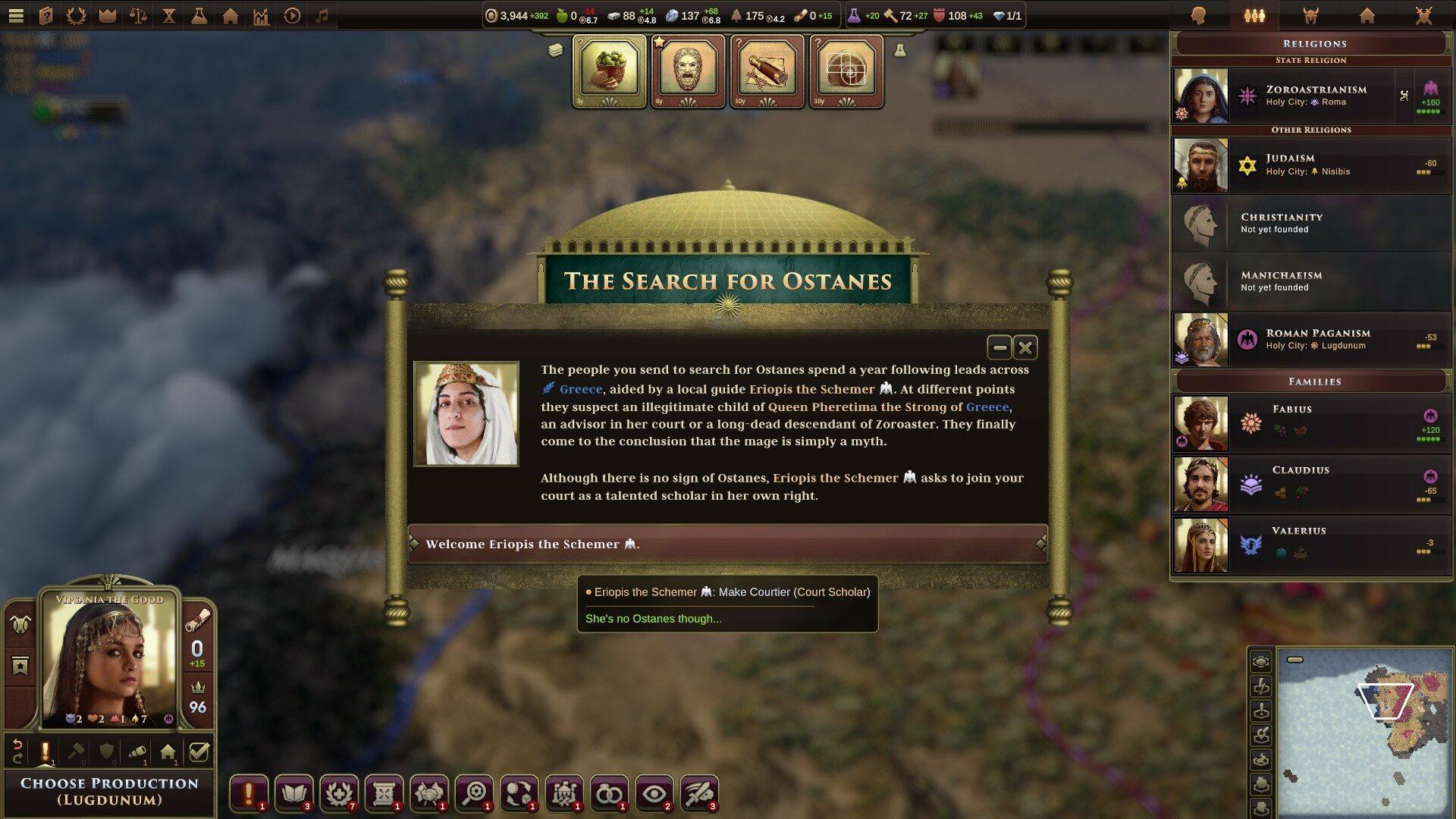Select the telescope research card

767,71
